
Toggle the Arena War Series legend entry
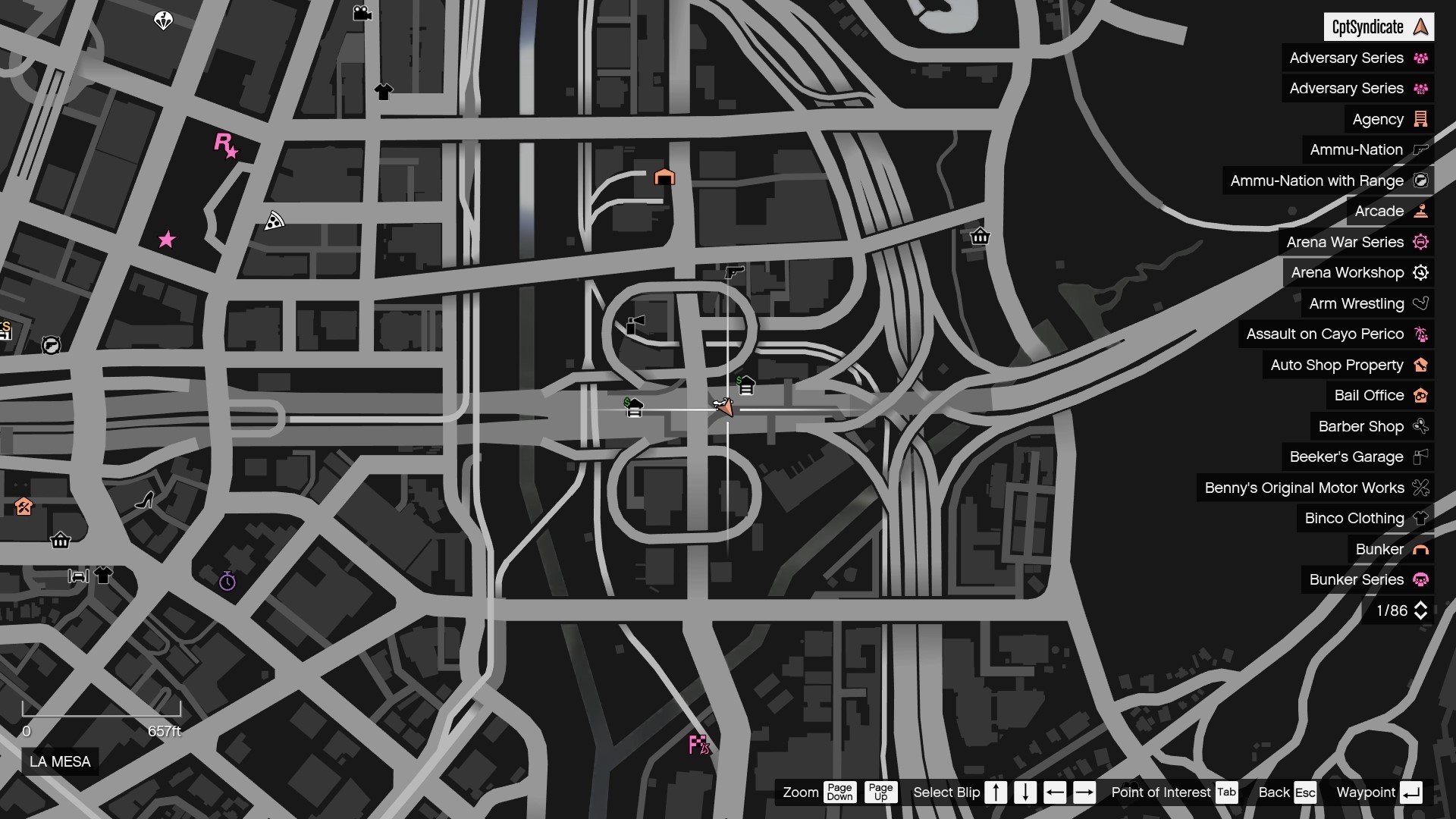pos(1357,242)
